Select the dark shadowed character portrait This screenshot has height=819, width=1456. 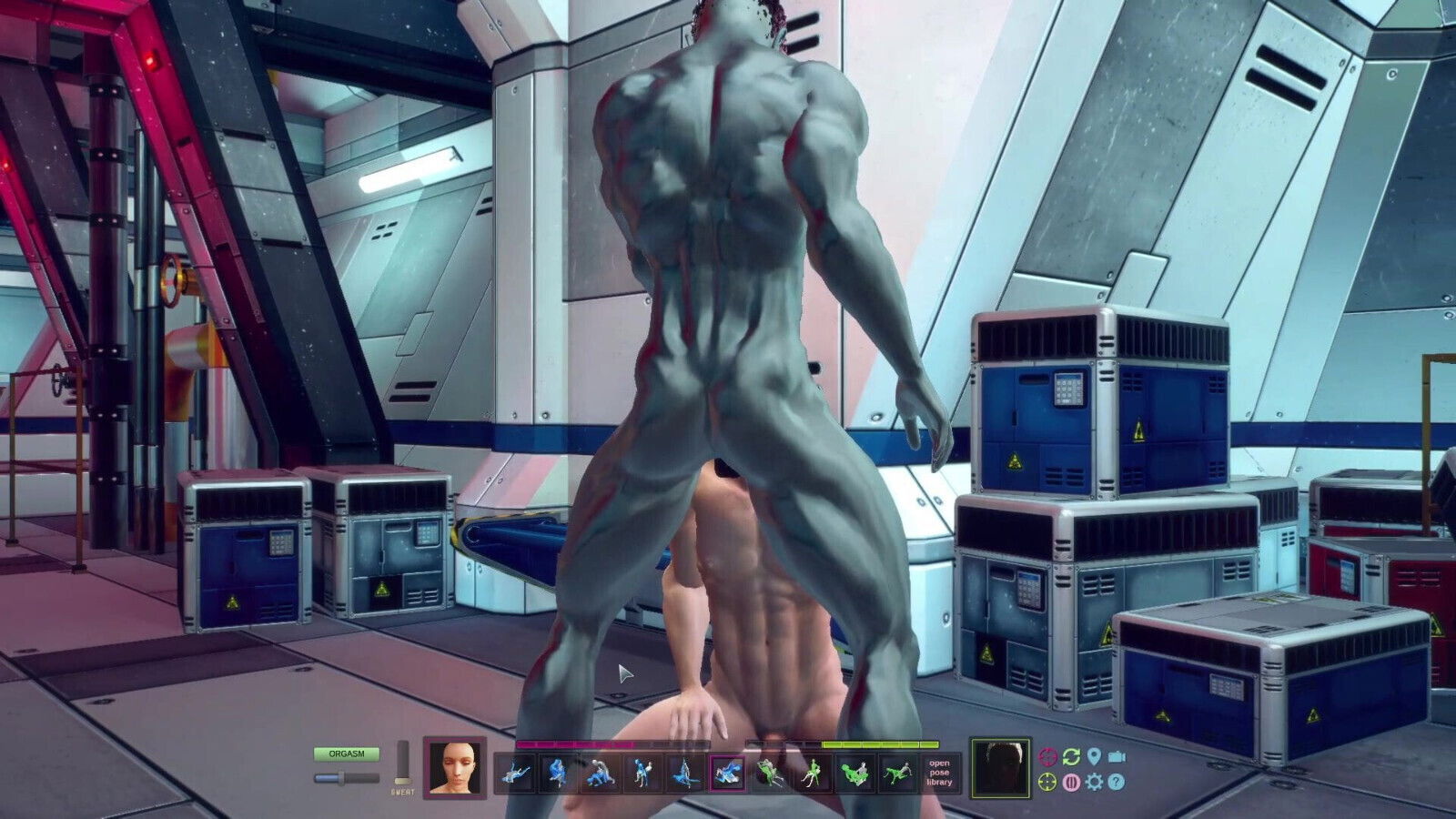tap(1000, 768)
